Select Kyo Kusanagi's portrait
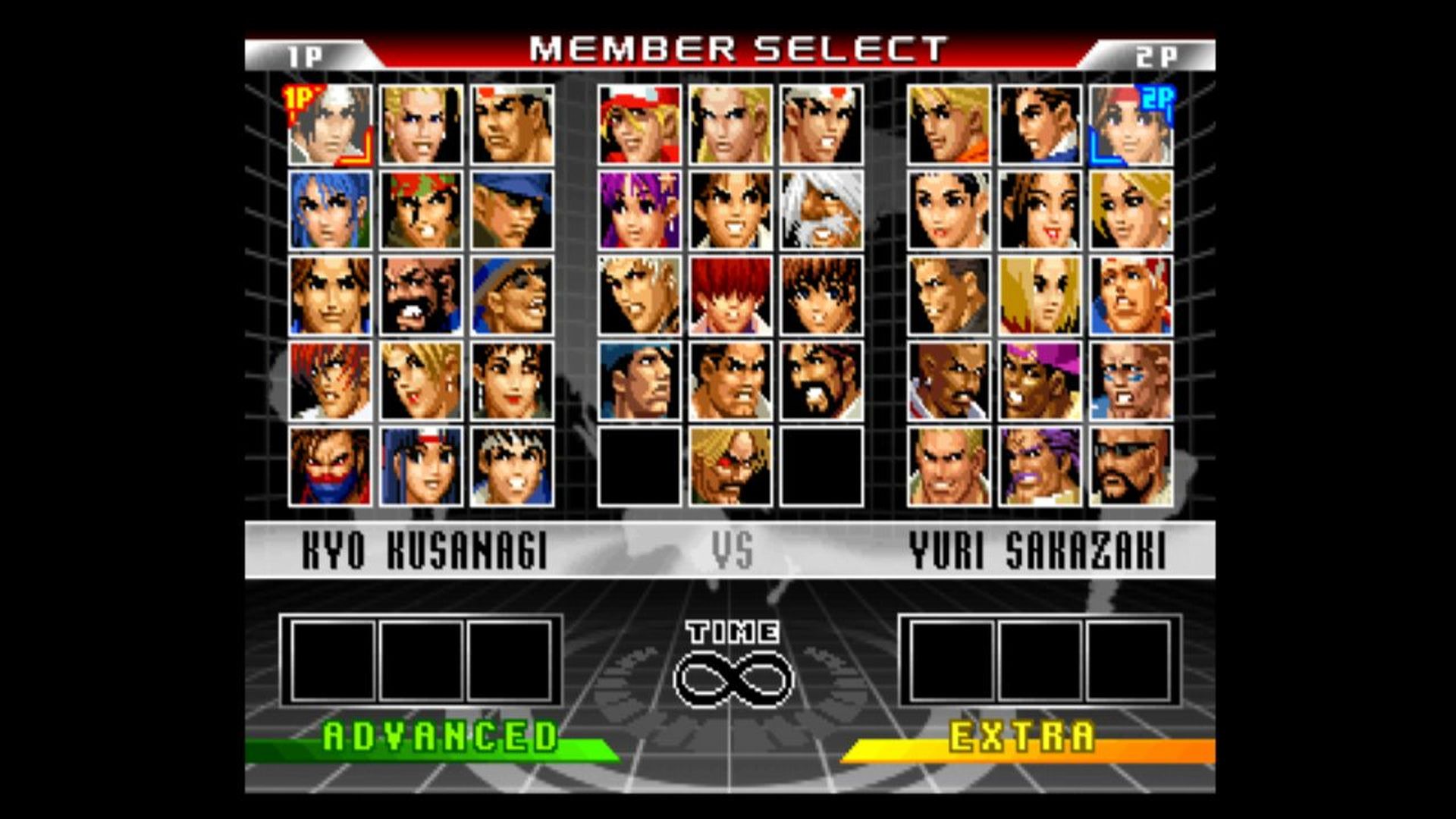 coord(330,125)
